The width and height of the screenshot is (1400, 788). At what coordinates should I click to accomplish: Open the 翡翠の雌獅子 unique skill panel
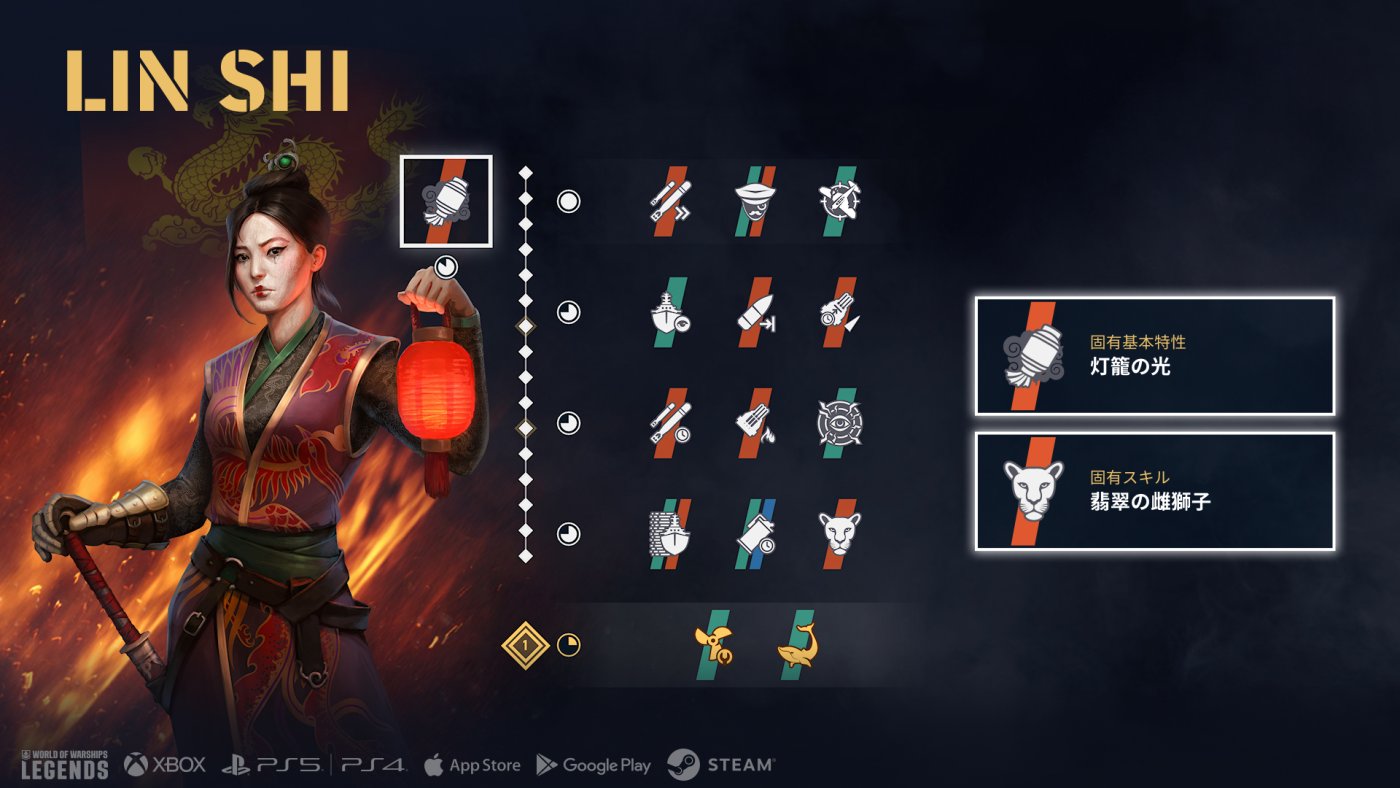[x=1155, y=491]
